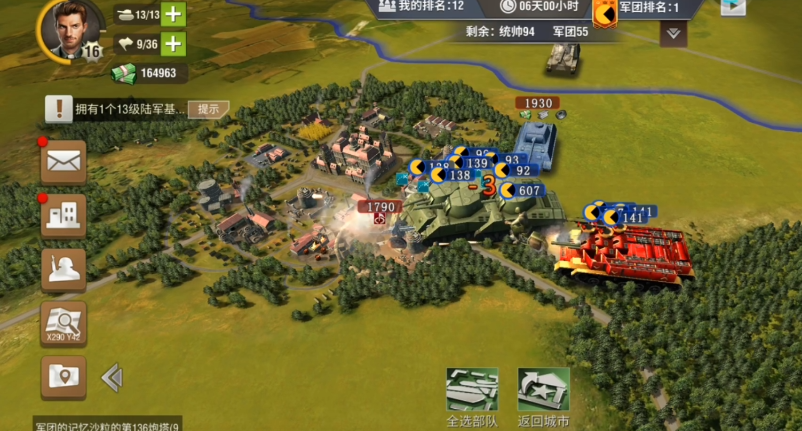Viewport: 802px width, 431px height.
Task: View my ranking 我的排名 panel
Action: [x=420, y=7]
